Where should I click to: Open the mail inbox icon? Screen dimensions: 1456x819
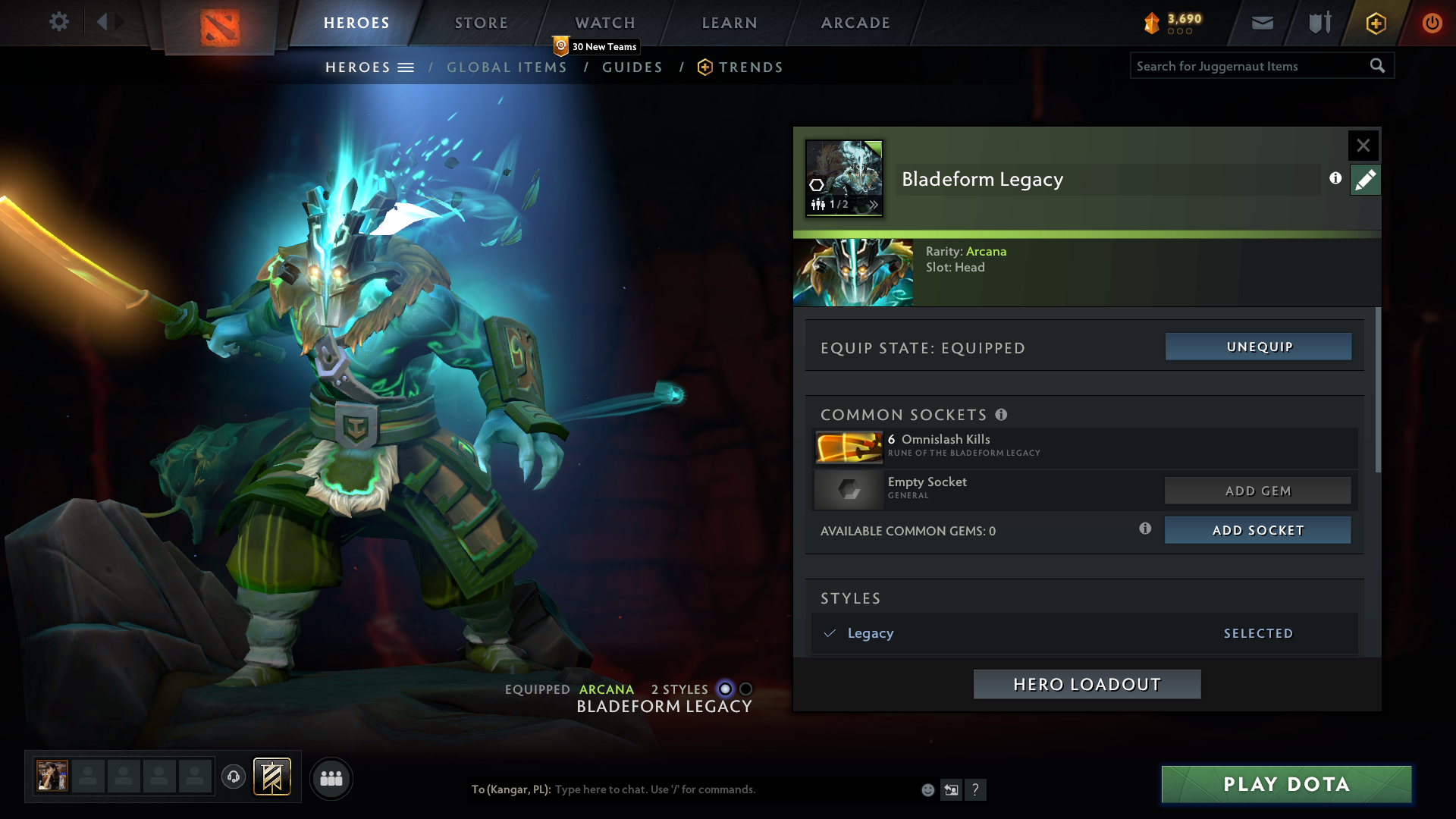tap(1262, 23)
